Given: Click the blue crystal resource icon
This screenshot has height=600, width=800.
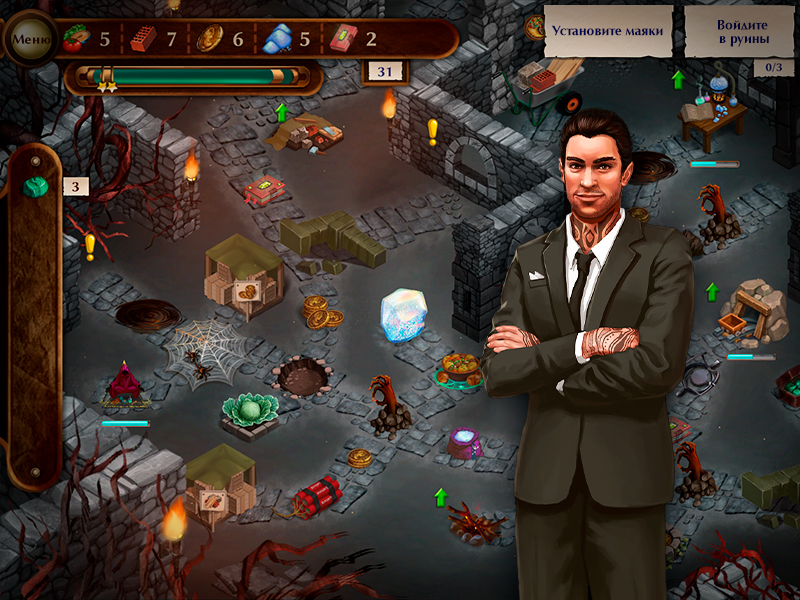Looking at the screenshot, I should 276,40.
